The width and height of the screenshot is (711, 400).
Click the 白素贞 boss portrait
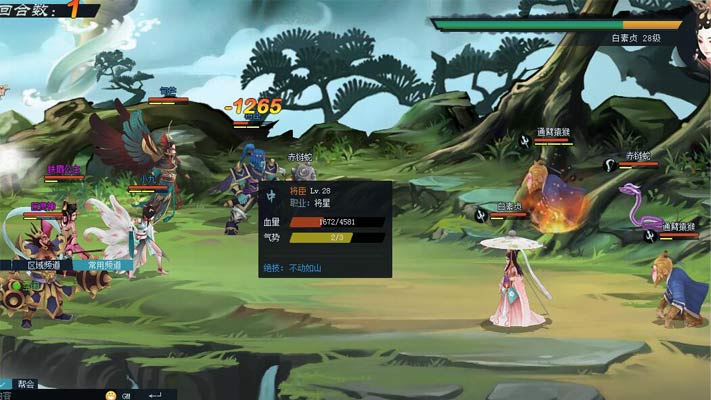[698, 35]
